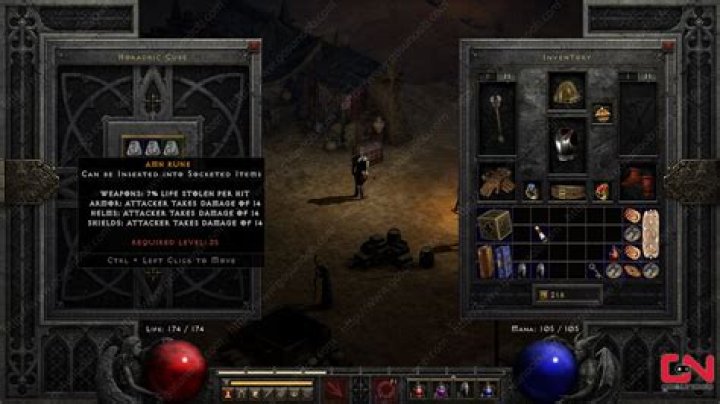Use the first red potion in belt
Viewport: 720px width, 404px height.
coord(415,389)
